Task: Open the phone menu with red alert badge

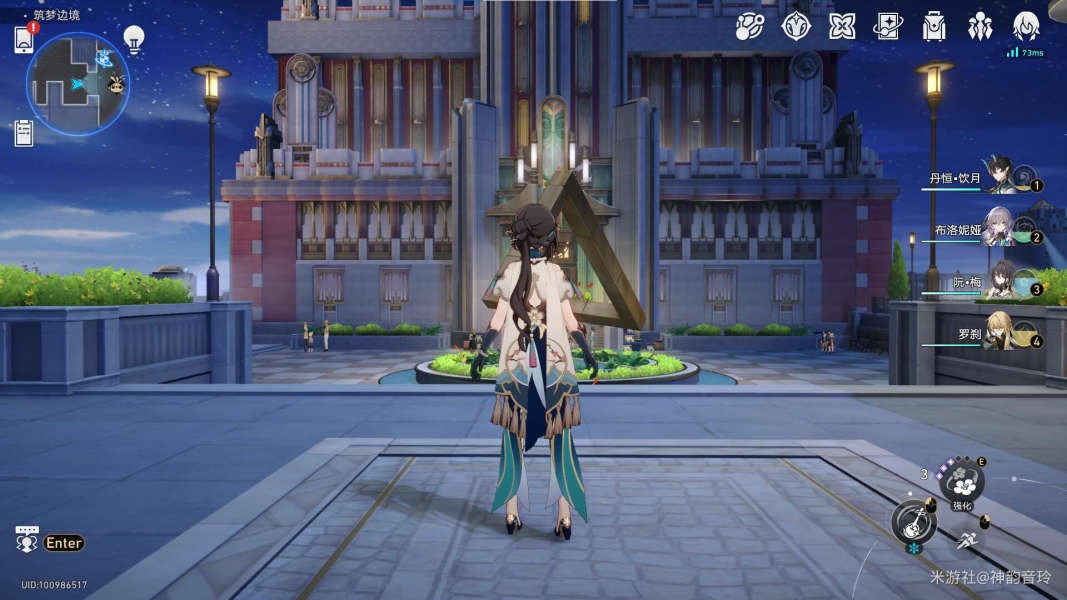Action: coord(24,40)
